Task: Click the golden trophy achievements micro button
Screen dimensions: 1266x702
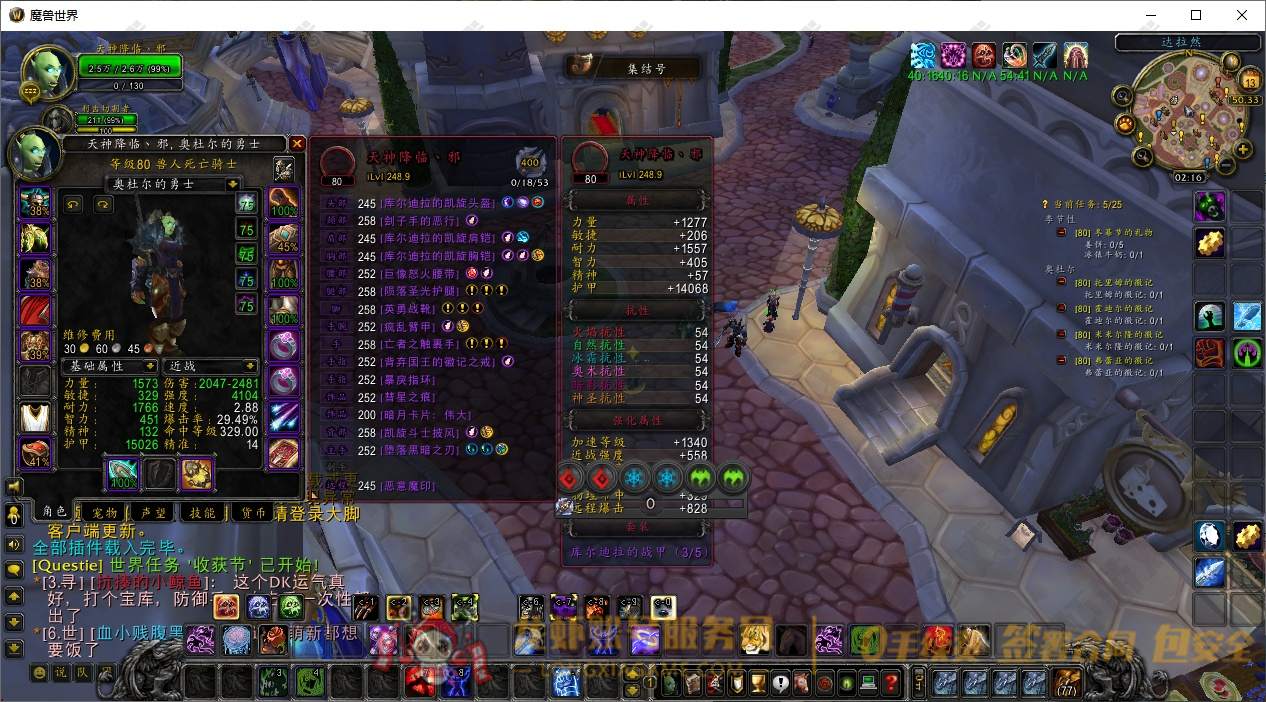Action: tap(759, 683)
